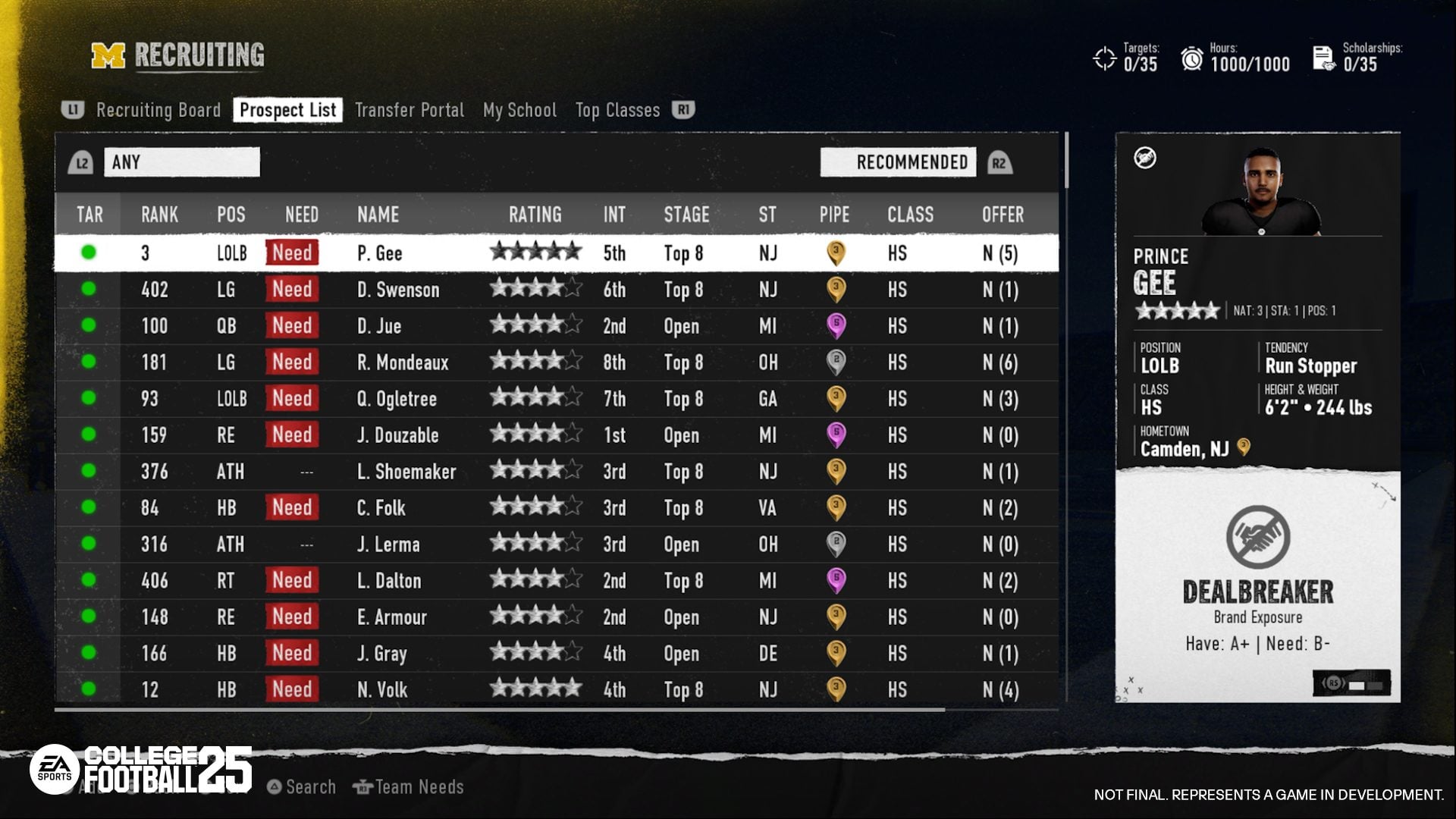Viewport: 1456px width, 819px height.
Task: Click the Hours clock icon
Action: (x=1193, y=58)
